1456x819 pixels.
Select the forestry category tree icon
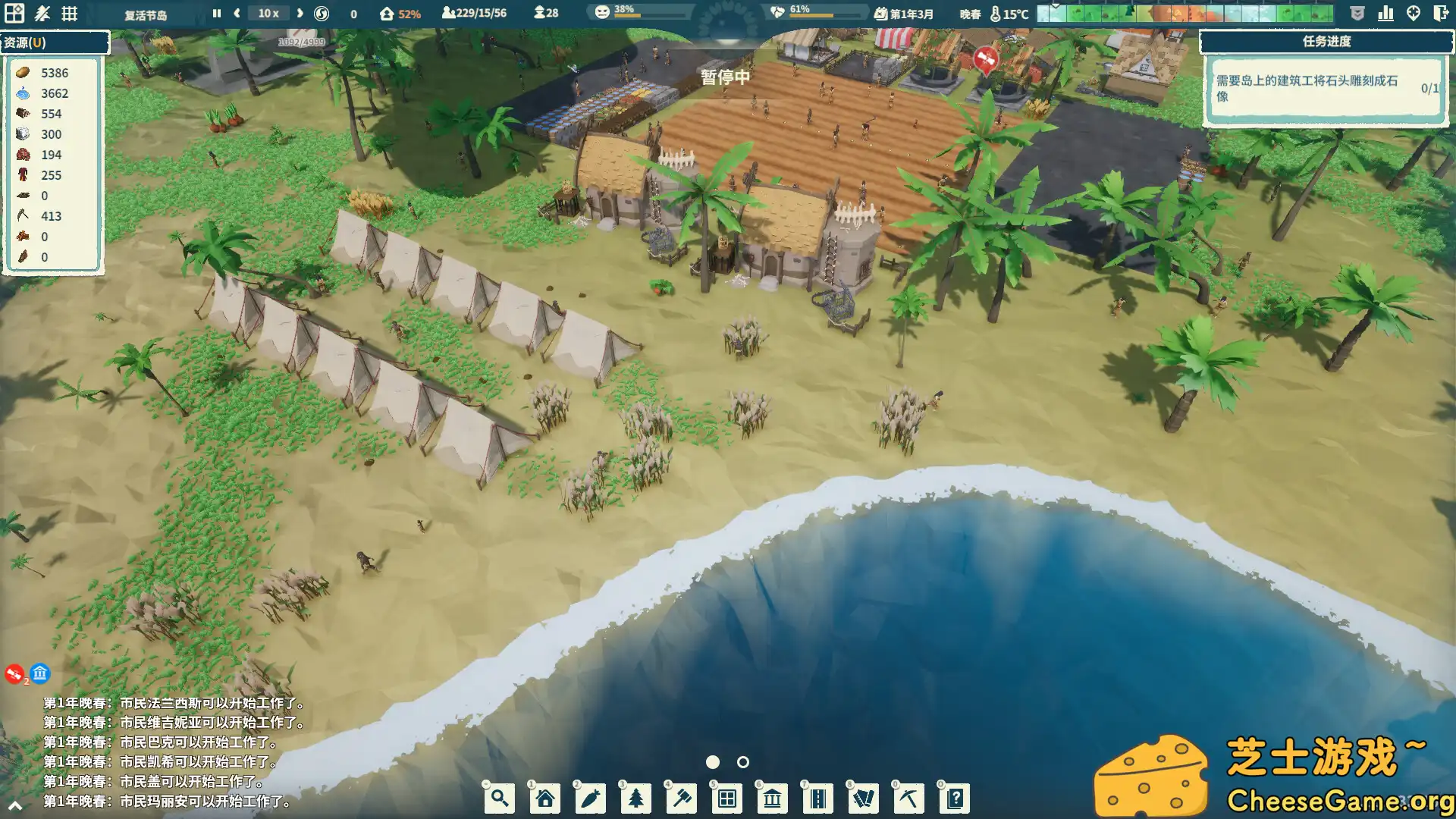635,798
